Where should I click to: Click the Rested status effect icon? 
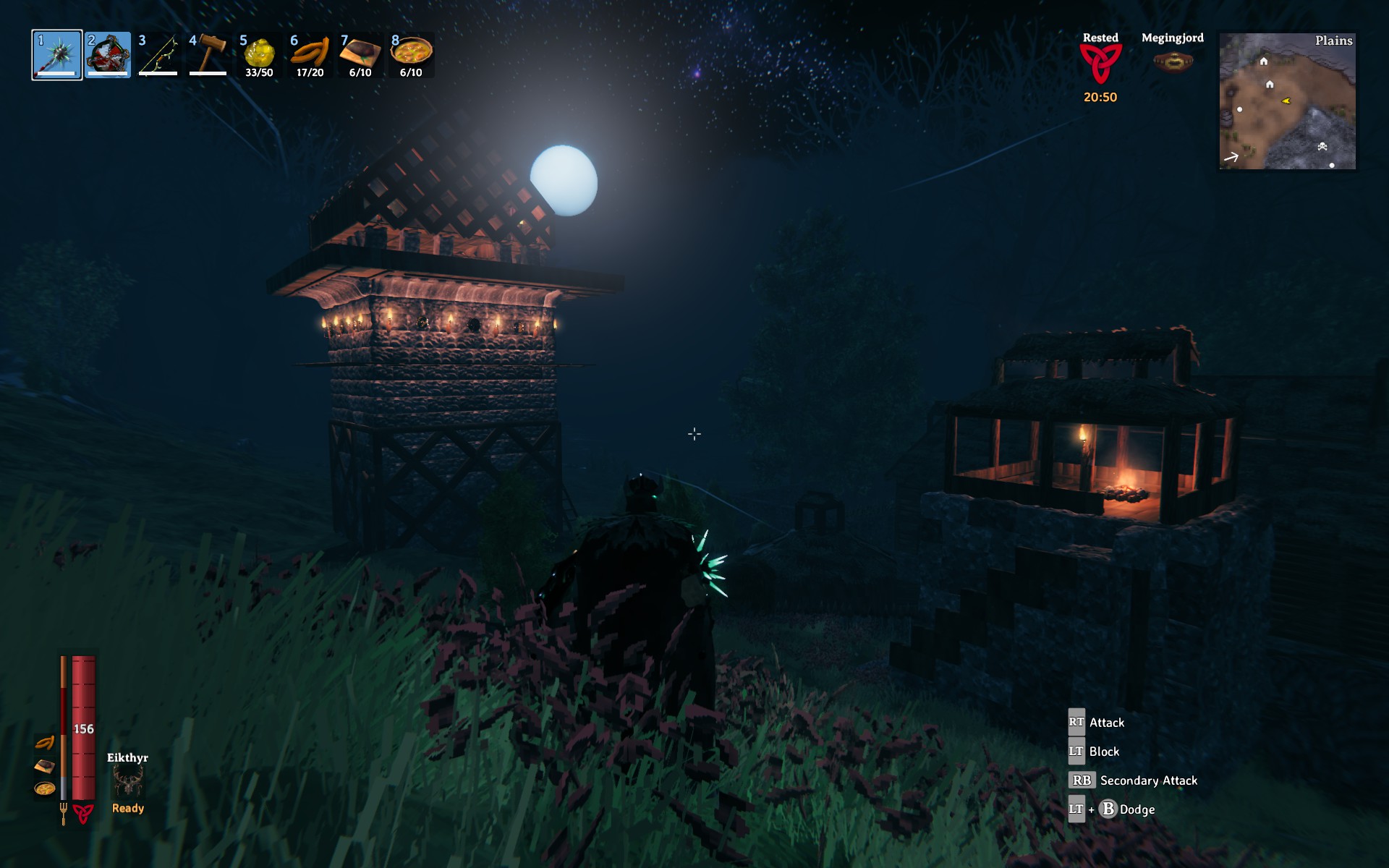1100,64
